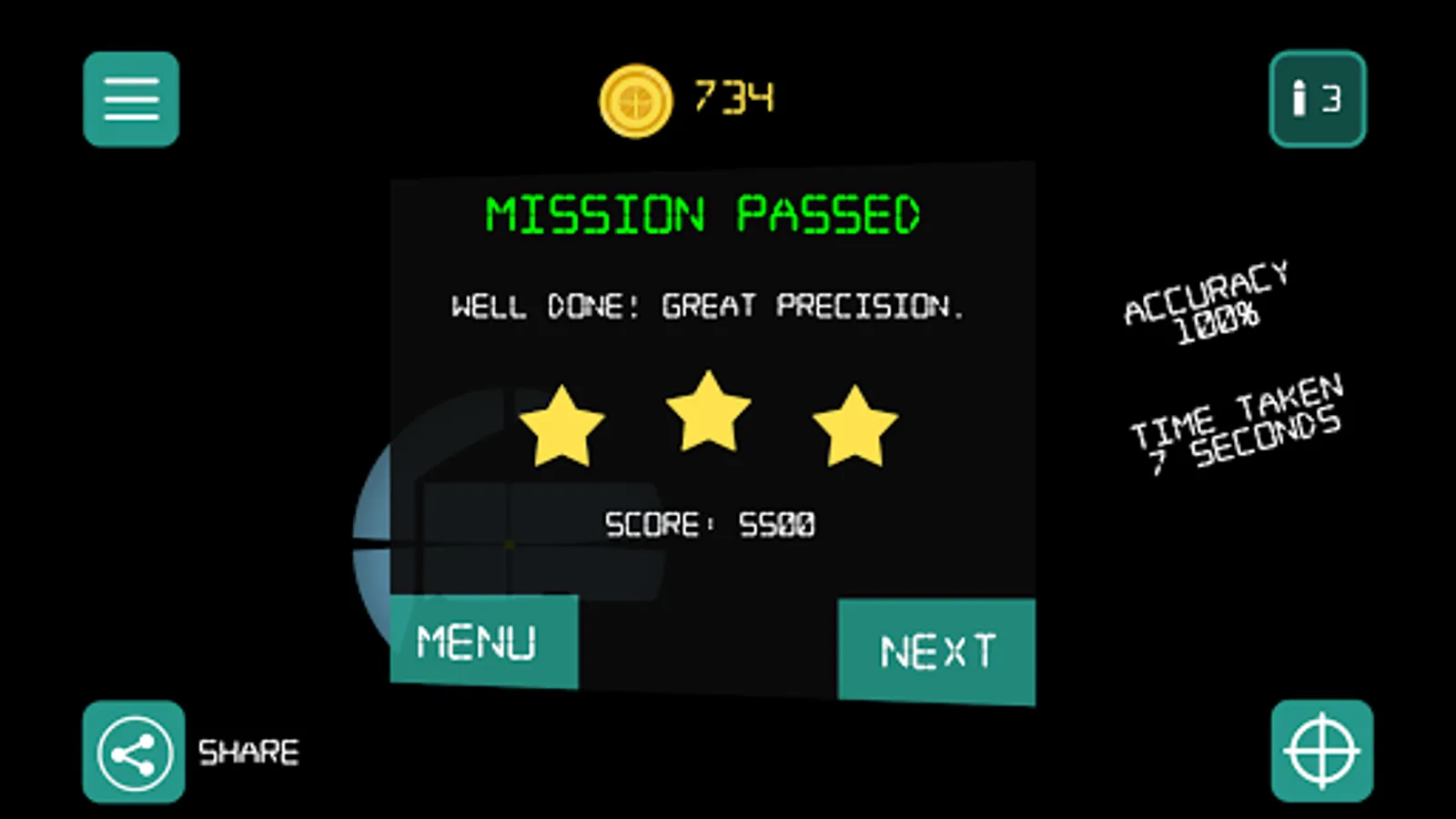Click the gold coin currency icon
This screenshot has height=819, width=1456.
pyautogui.click(x=636, y=100)
